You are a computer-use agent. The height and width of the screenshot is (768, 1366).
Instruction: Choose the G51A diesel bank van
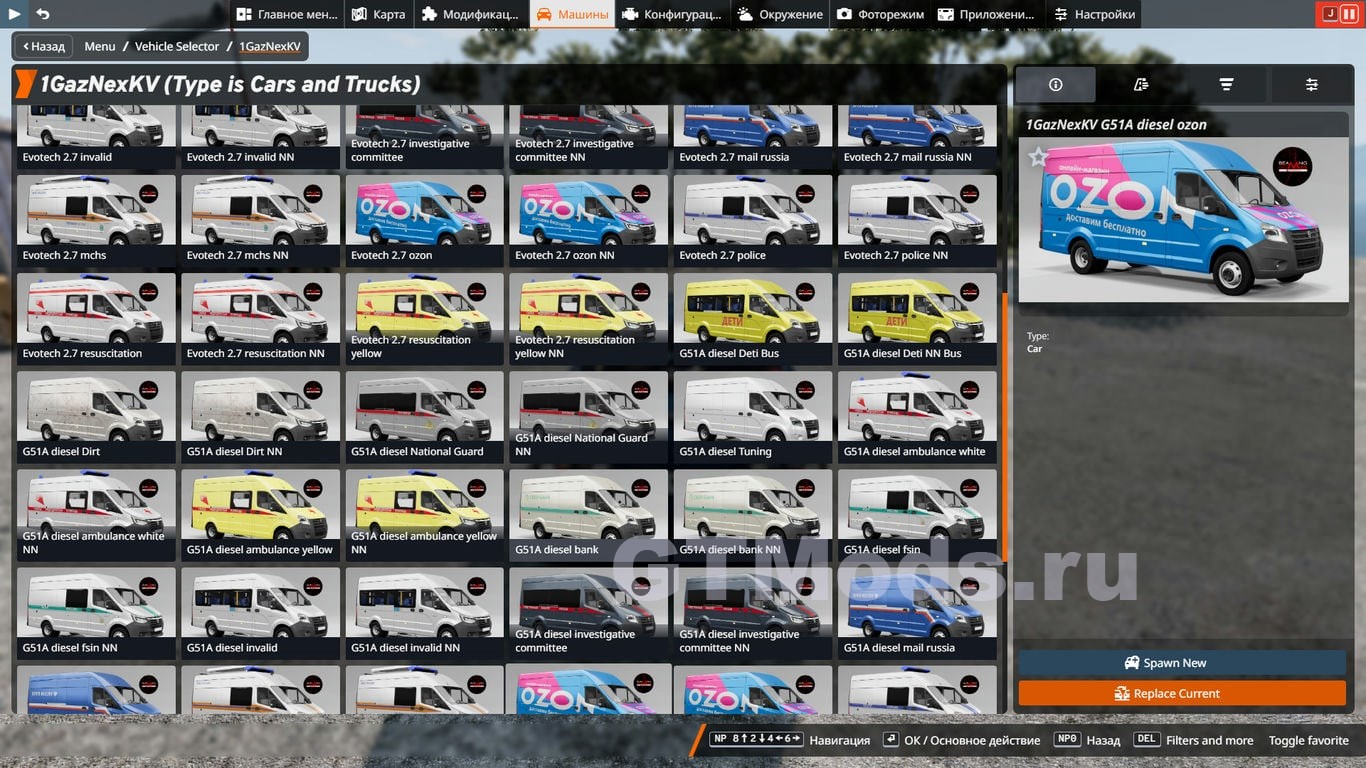(588, 513)
